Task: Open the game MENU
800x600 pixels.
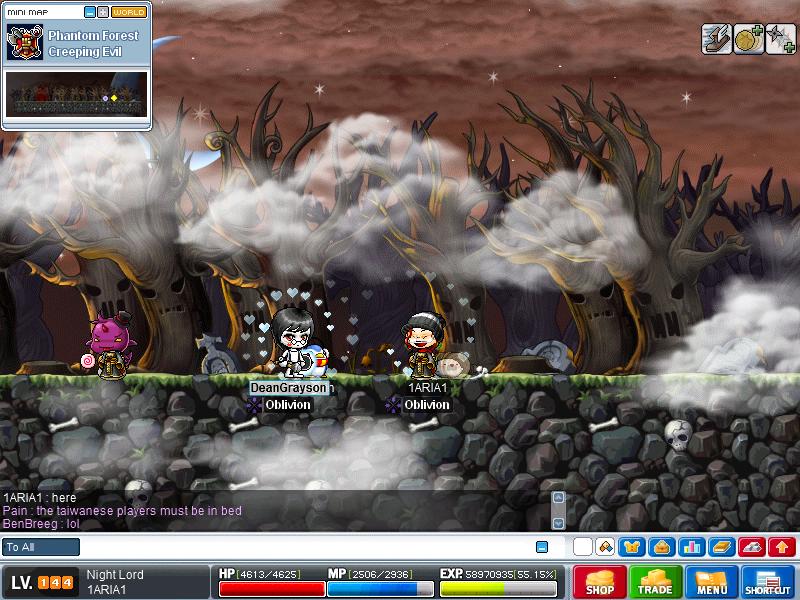Action: 712,582
